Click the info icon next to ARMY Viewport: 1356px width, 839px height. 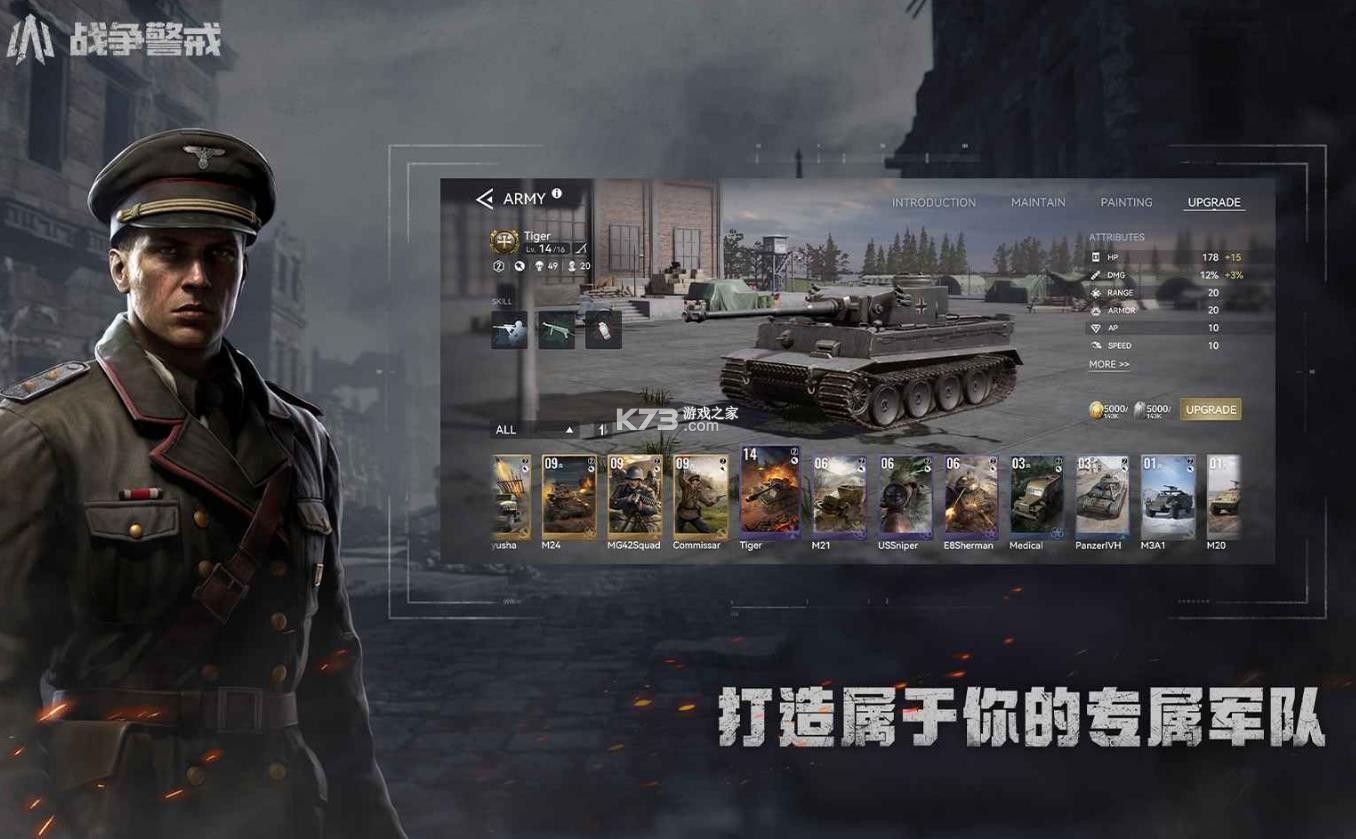(557, 194)
